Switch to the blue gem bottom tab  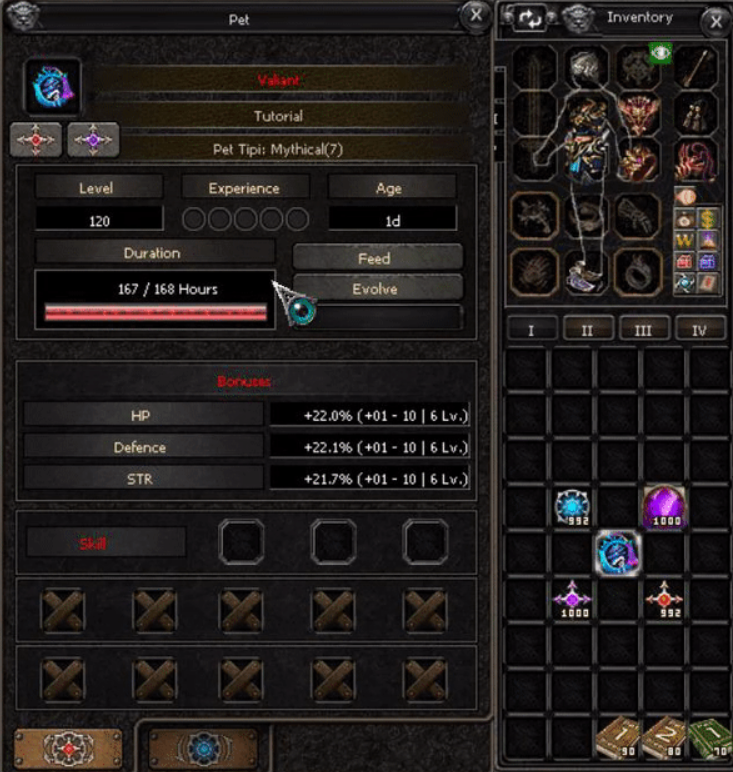tap(203, 748)
